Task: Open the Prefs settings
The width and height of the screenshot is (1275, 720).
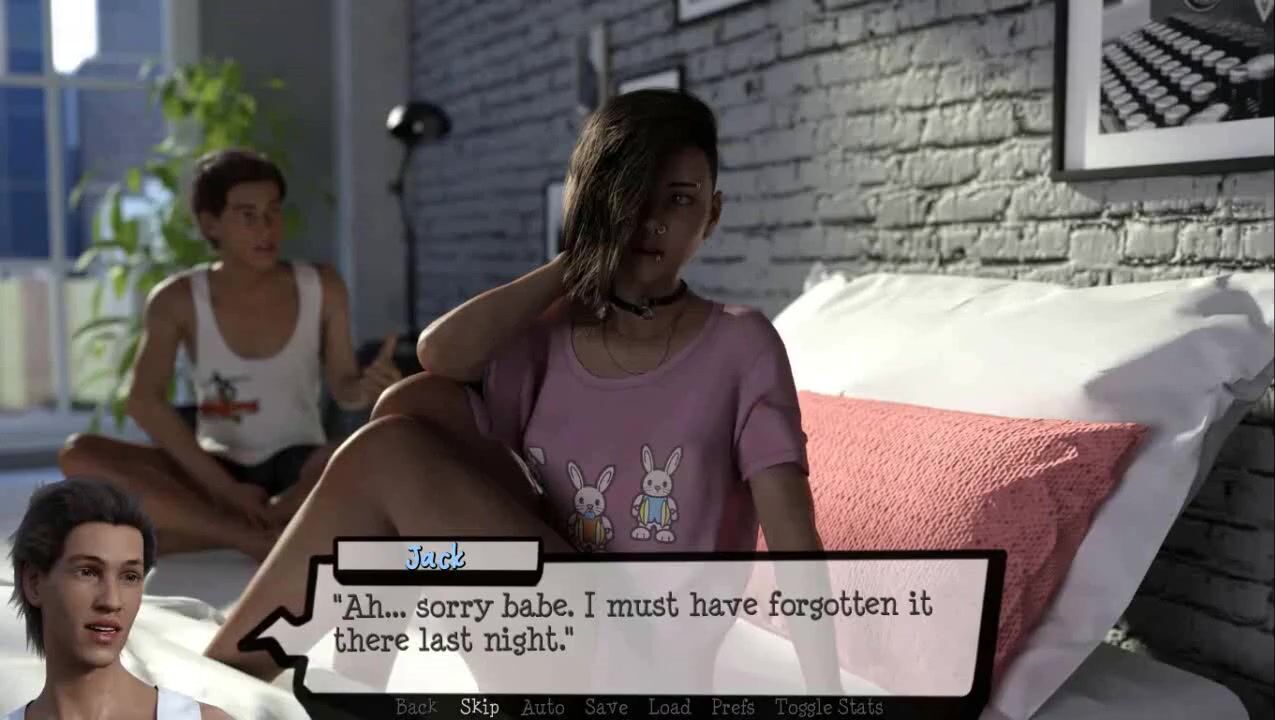Action: point(732,707)
